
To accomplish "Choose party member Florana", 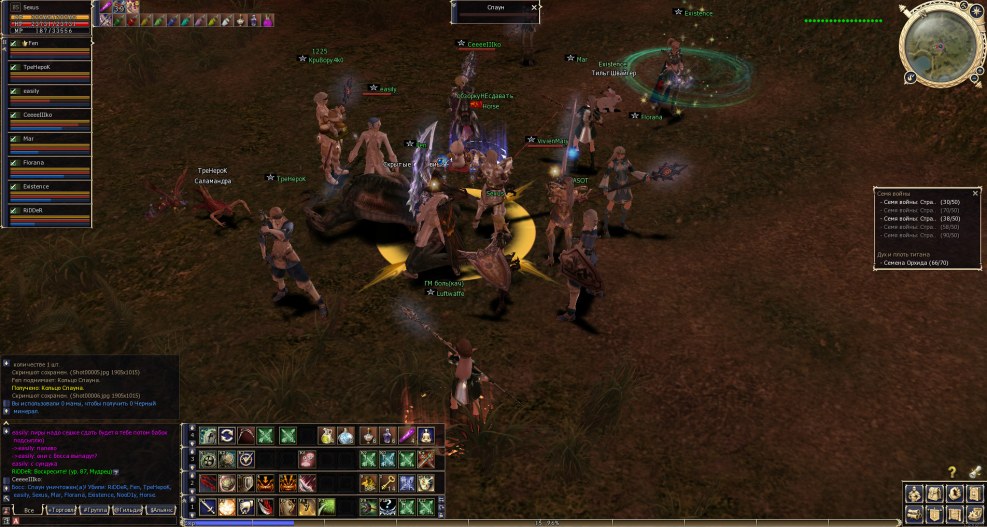I will pos(46,163).
